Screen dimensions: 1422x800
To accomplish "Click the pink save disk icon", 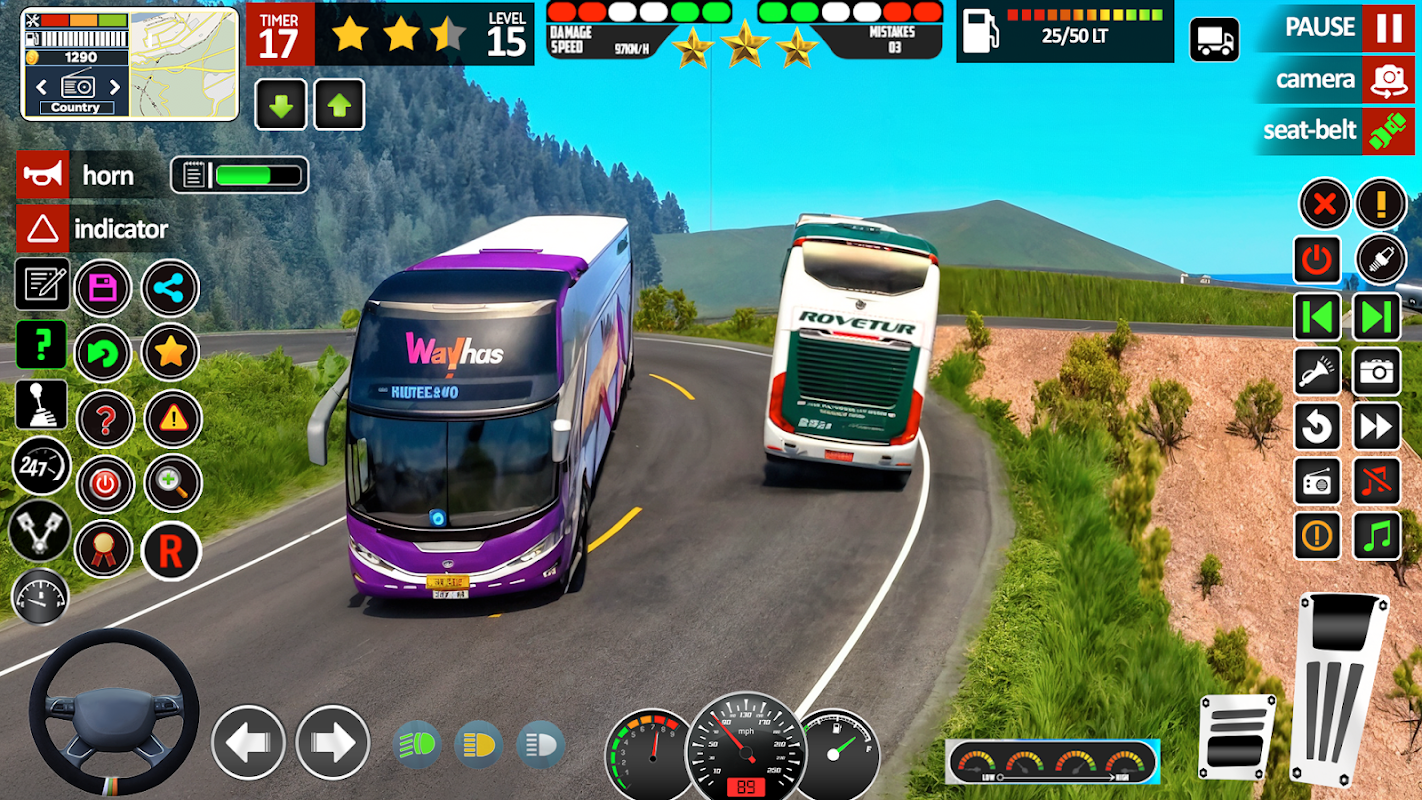I will (x=103, y=289).
